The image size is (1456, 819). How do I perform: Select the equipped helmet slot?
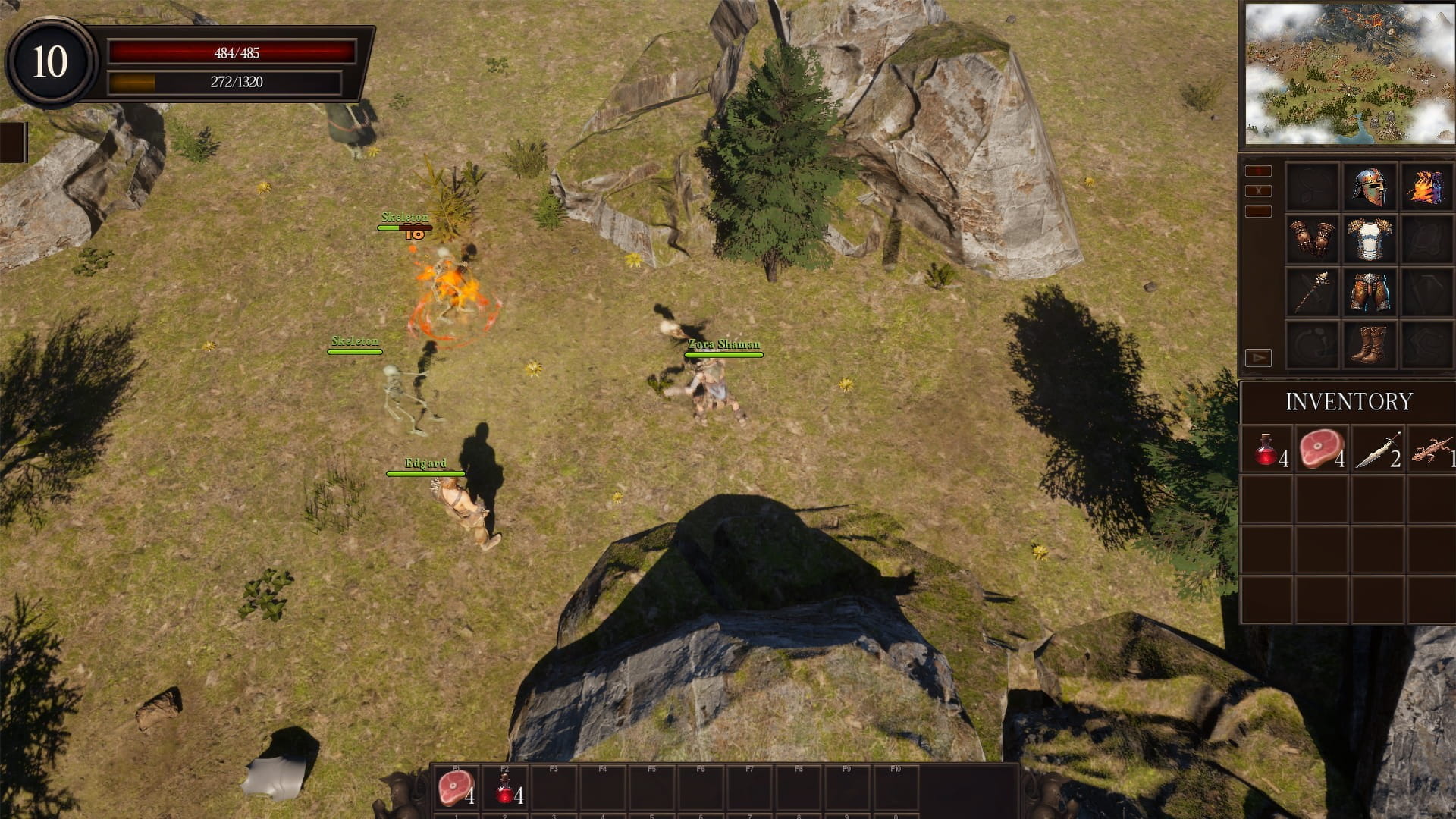pyautogui.click(x=1369, y=187)
